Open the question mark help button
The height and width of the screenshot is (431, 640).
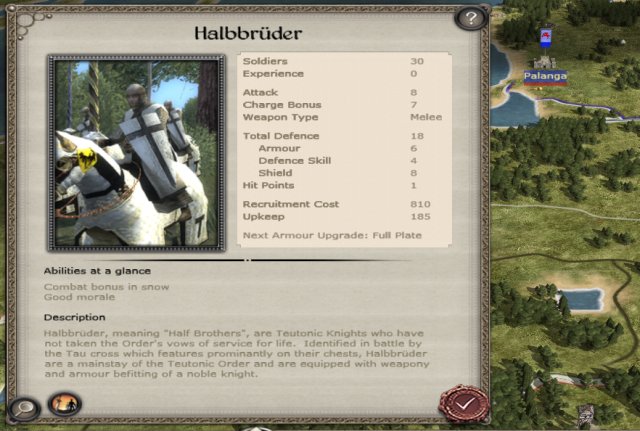click(470, 18)
